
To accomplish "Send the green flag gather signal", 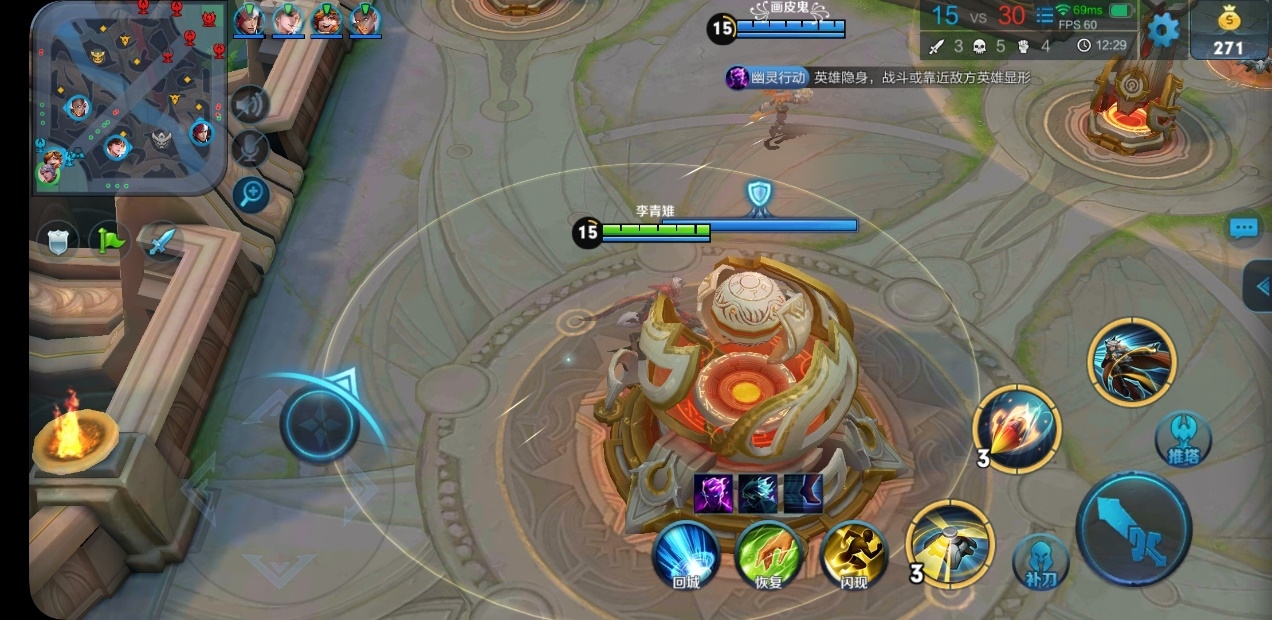I will [108, 240].
